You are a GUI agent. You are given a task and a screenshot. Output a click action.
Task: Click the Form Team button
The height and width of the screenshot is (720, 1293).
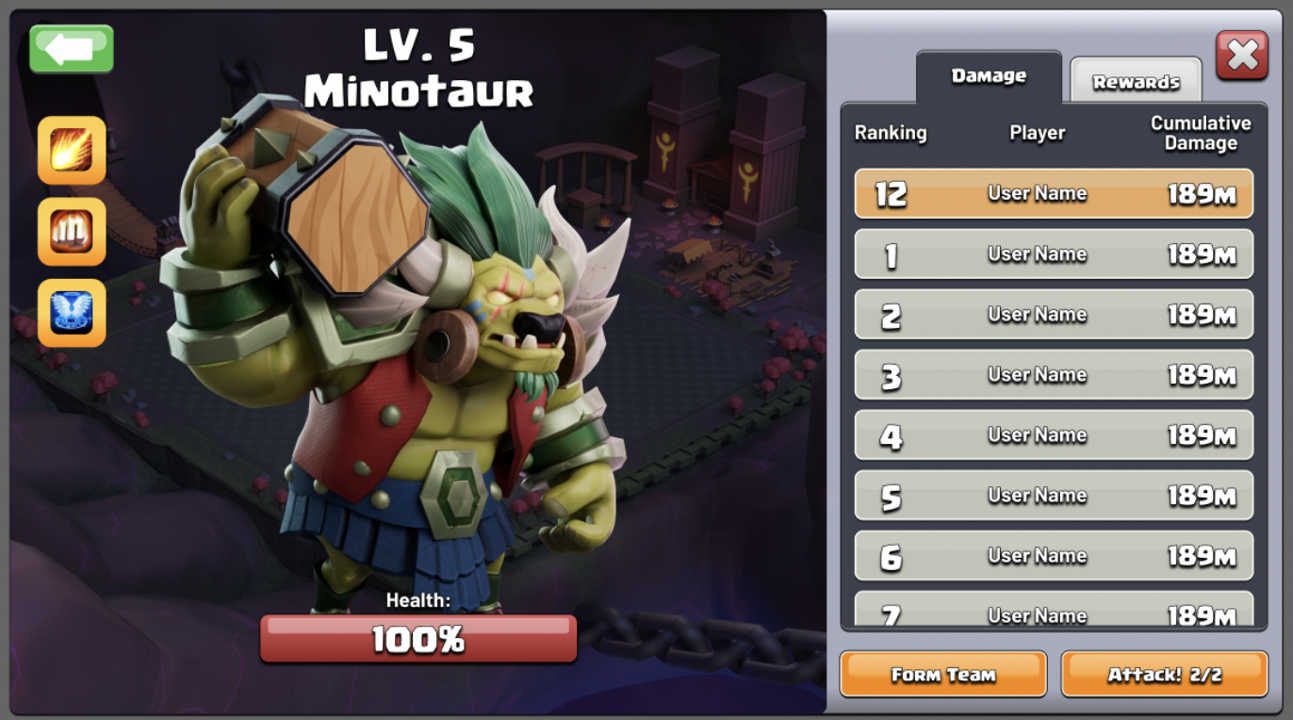(x=943, y=674)
